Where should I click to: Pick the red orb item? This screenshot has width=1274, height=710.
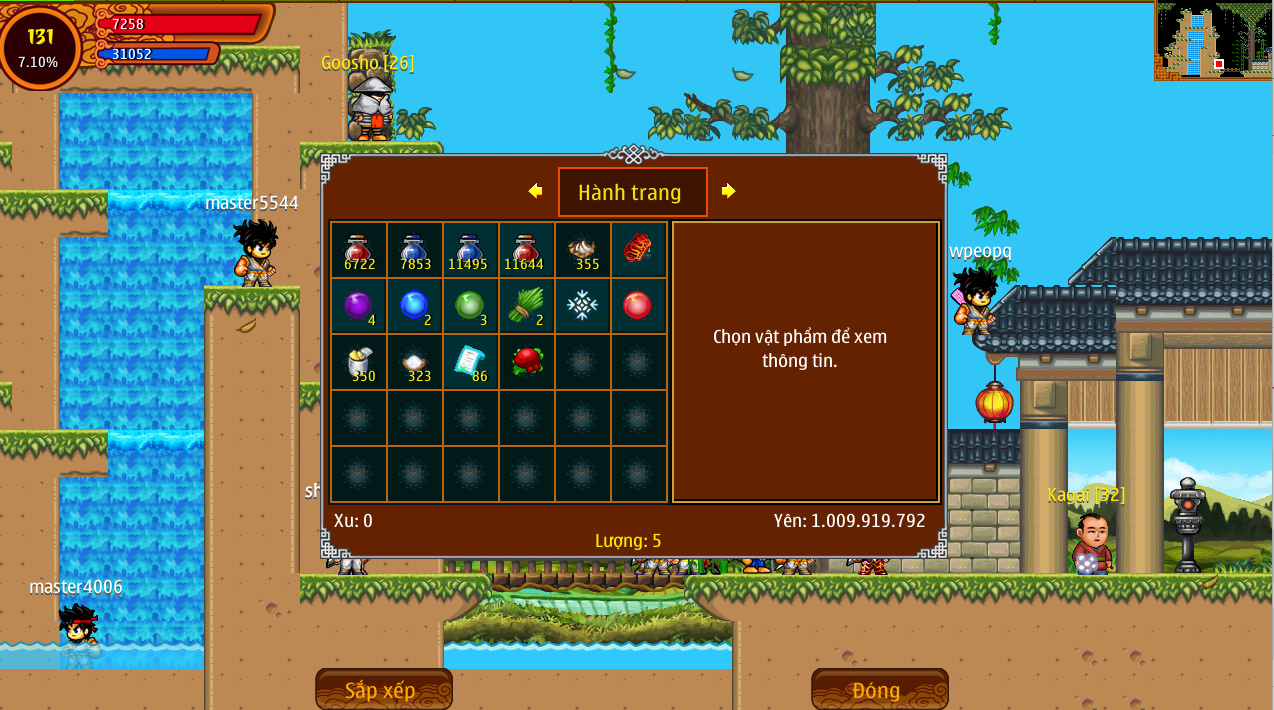coord(638,306)
